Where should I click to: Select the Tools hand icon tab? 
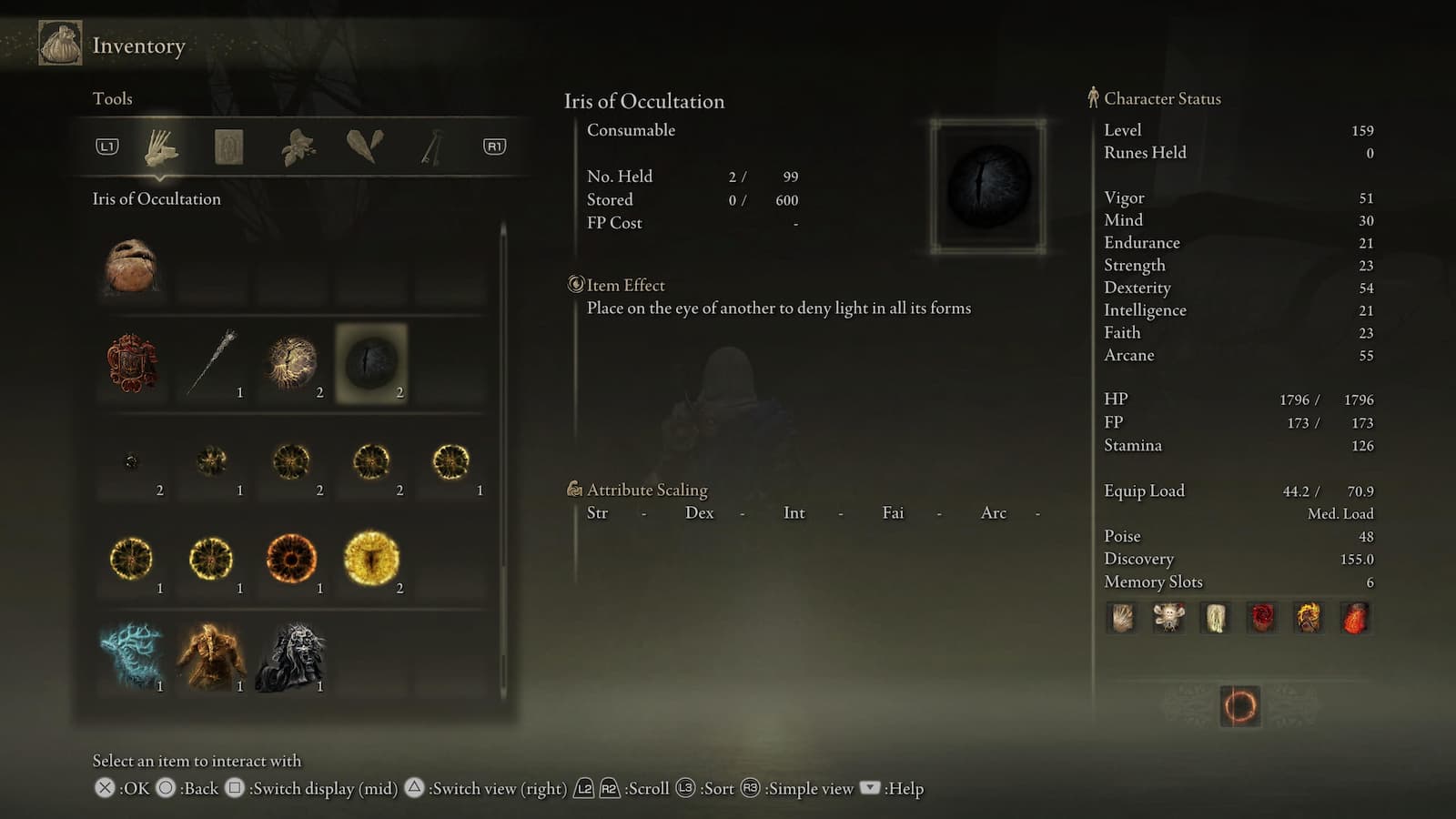click(x=162, y=147)
